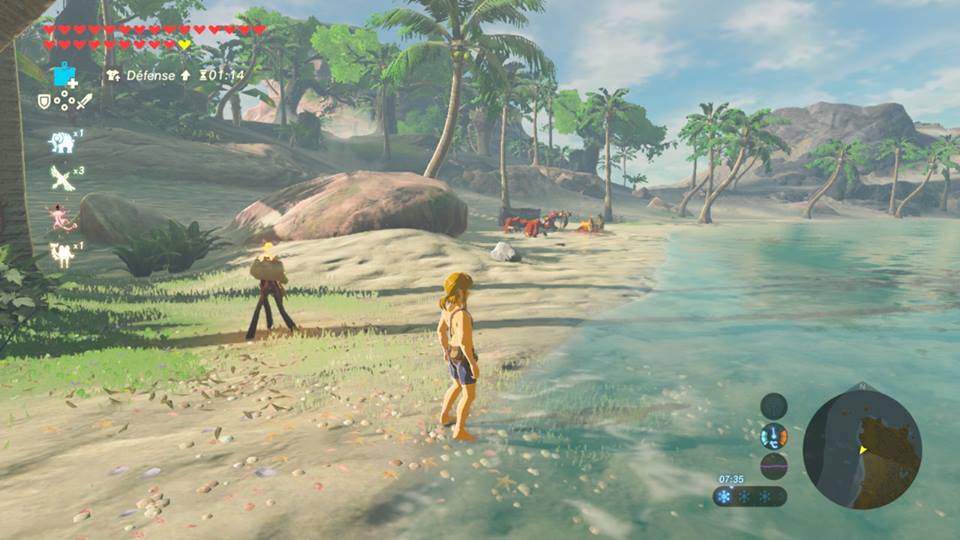Image resolution: width=960 pixels, height=540 pixels.
Task: Select the blue elephant champion ability icon
Action: [x=62, y=142]
